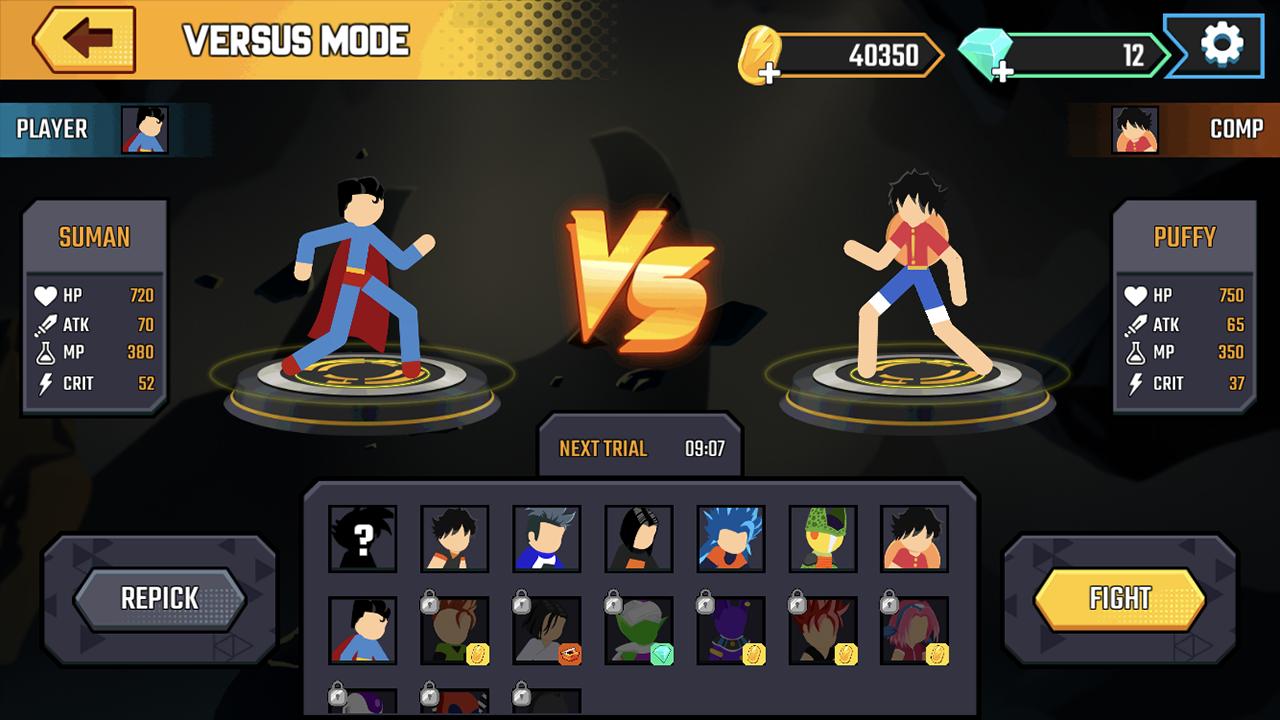
Task: Choose the locked purple cat-eared character
Action: point(731,630)
